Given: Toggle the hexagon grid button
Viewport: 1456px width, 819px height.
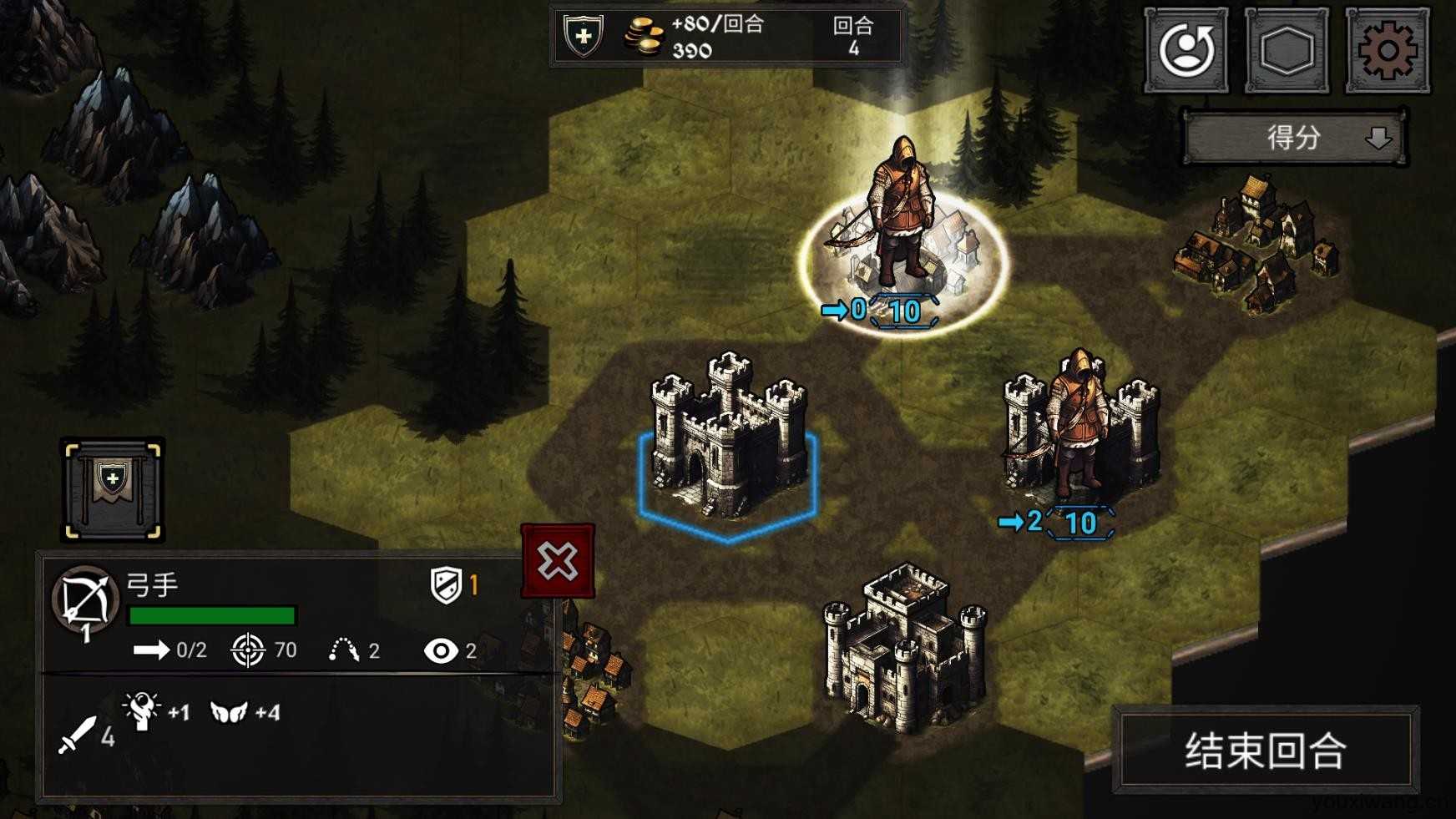Looking at the screenshot, I should point(1287,51).
